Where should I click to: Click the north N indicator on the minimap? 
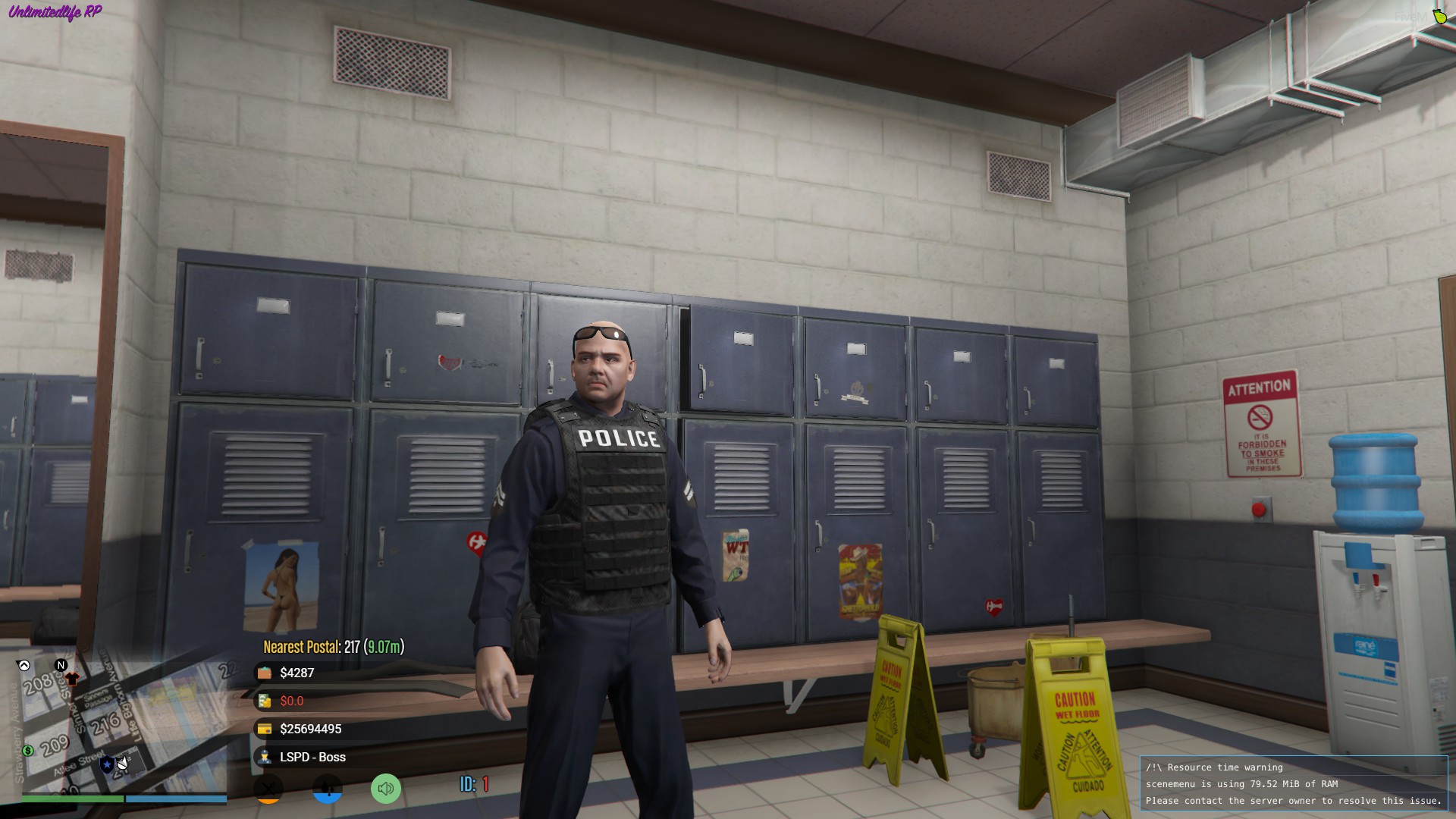[61, 665]
